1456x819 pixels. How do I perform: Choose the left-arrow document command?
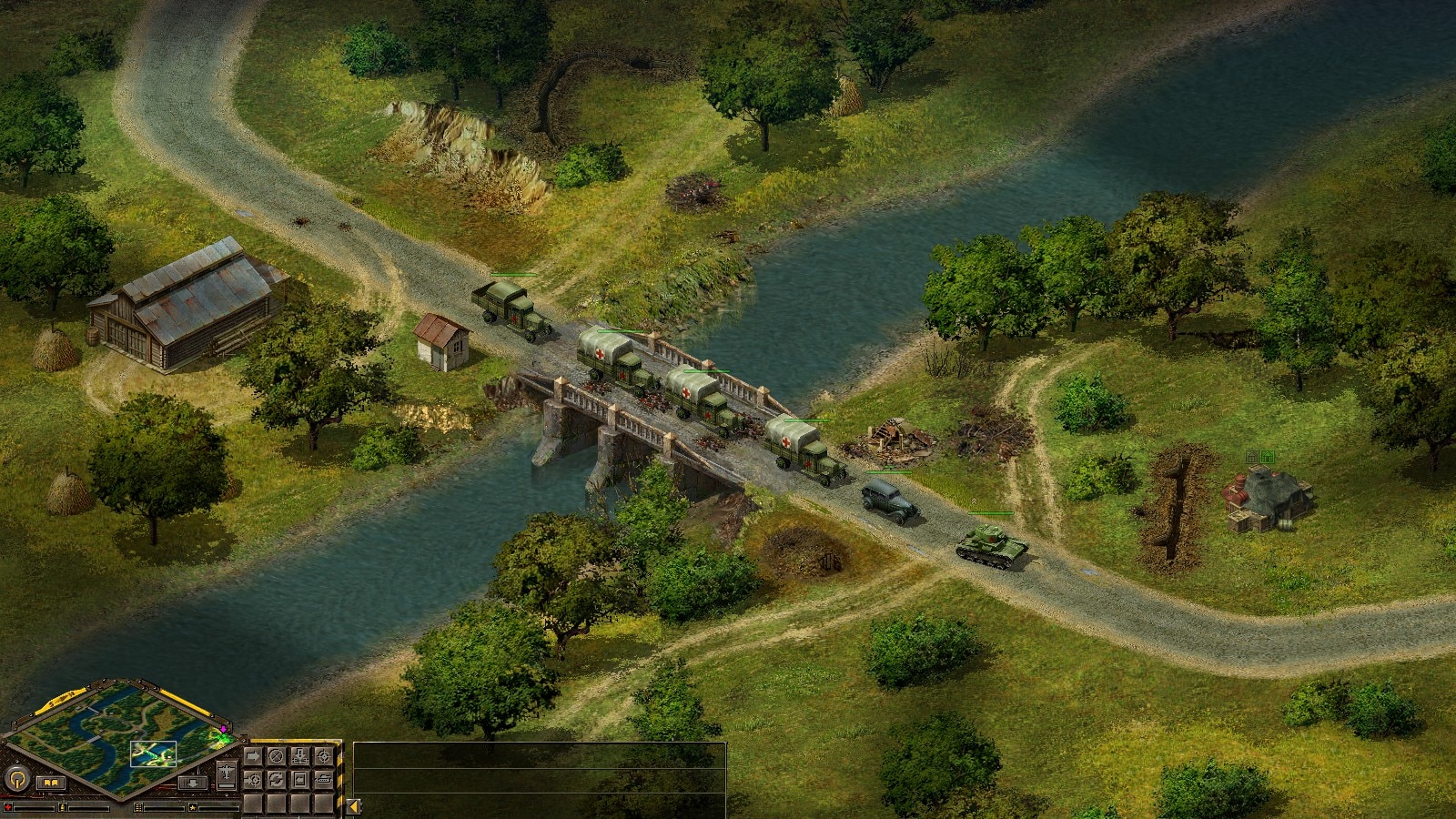[299, 780]
